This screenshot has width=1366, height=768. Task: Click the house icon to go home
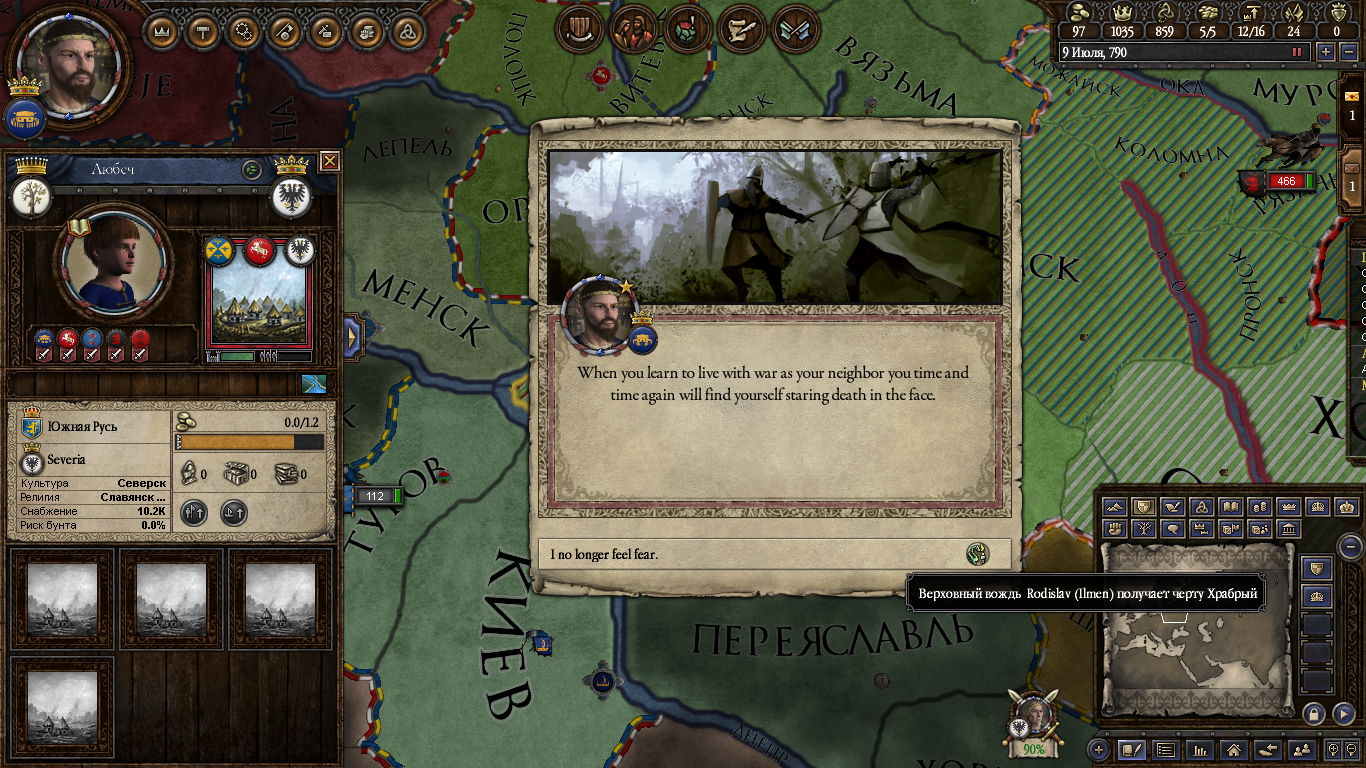tap(1234, 749)
